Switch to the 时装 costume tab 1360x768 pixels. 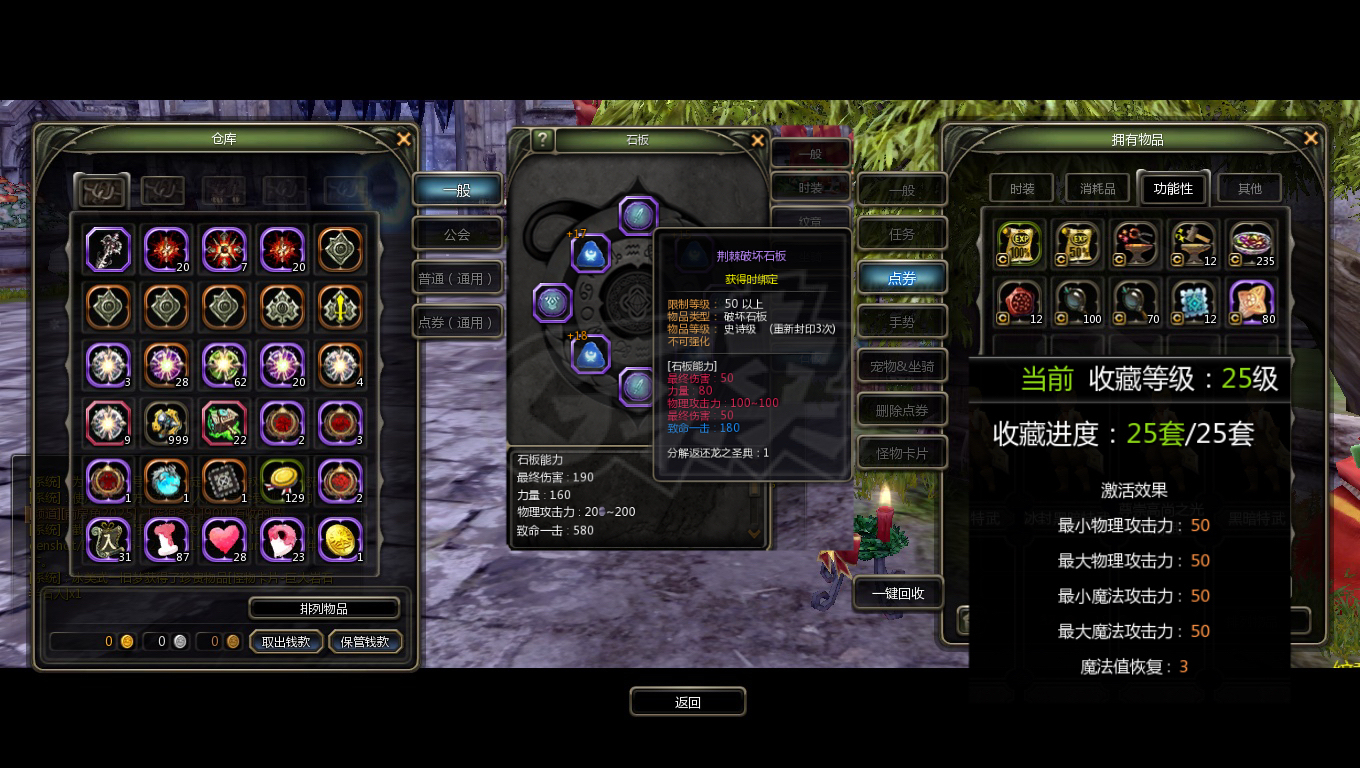(x=1022, y=188)
